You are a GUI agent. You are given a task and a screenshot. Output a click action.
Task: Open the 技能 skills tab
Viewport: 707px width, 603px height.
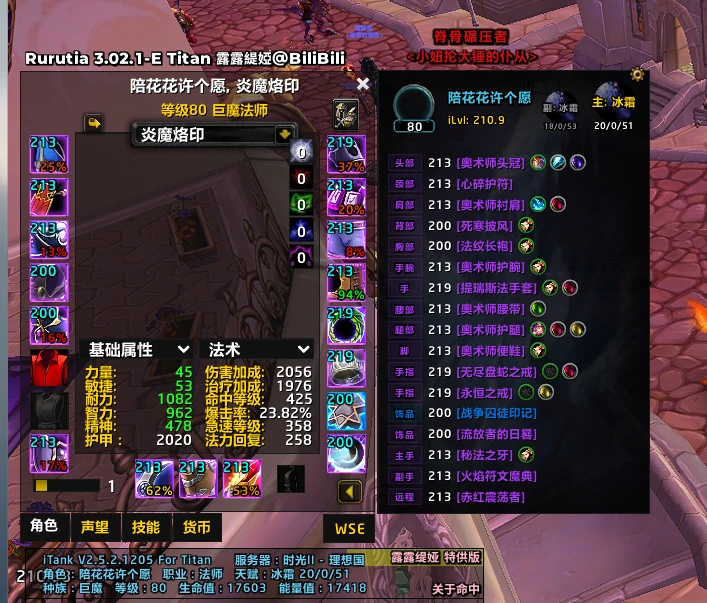click(x=146, y=527)
